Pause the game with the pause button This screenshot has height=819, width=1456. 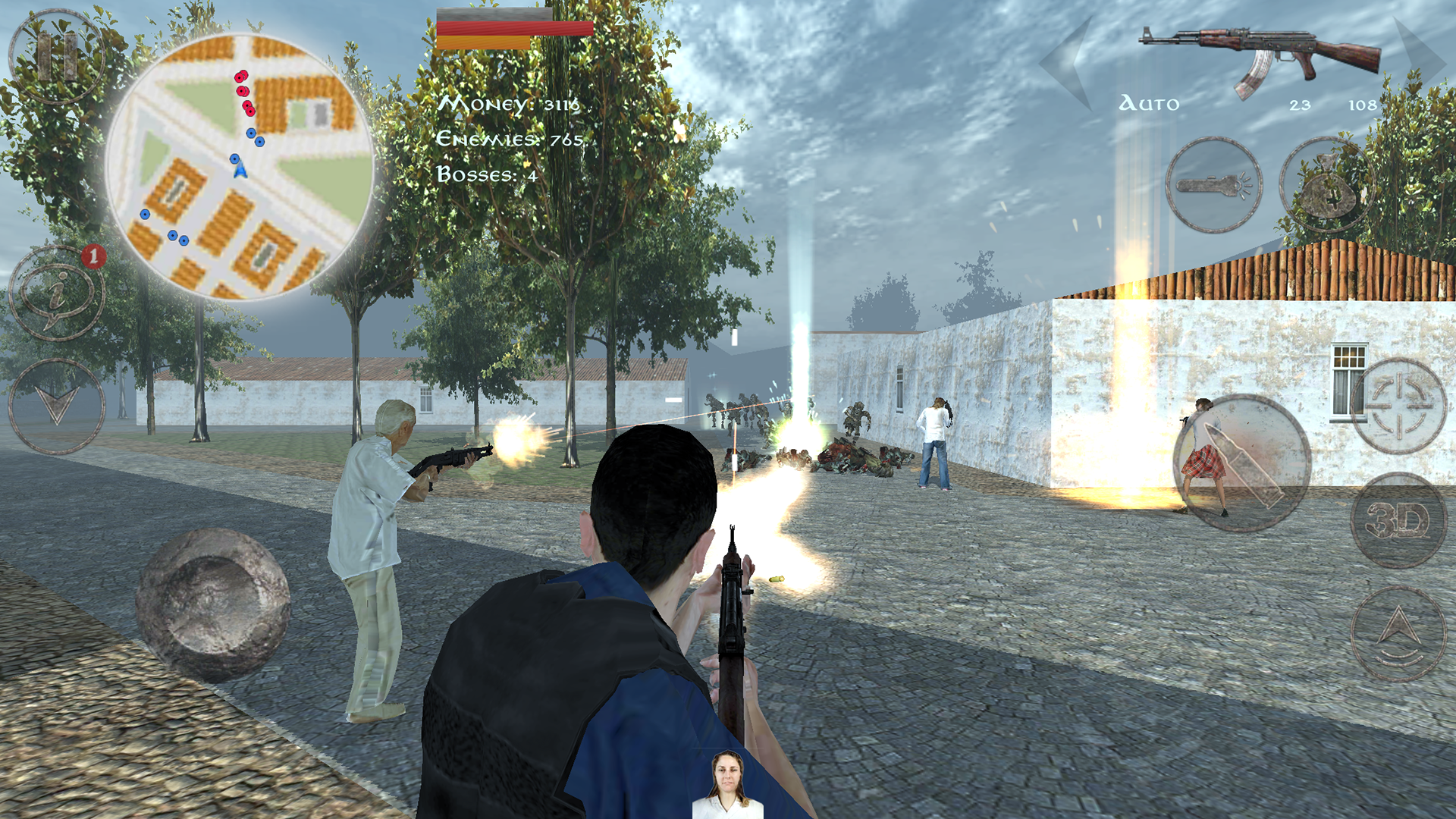[x=57, y=57]
